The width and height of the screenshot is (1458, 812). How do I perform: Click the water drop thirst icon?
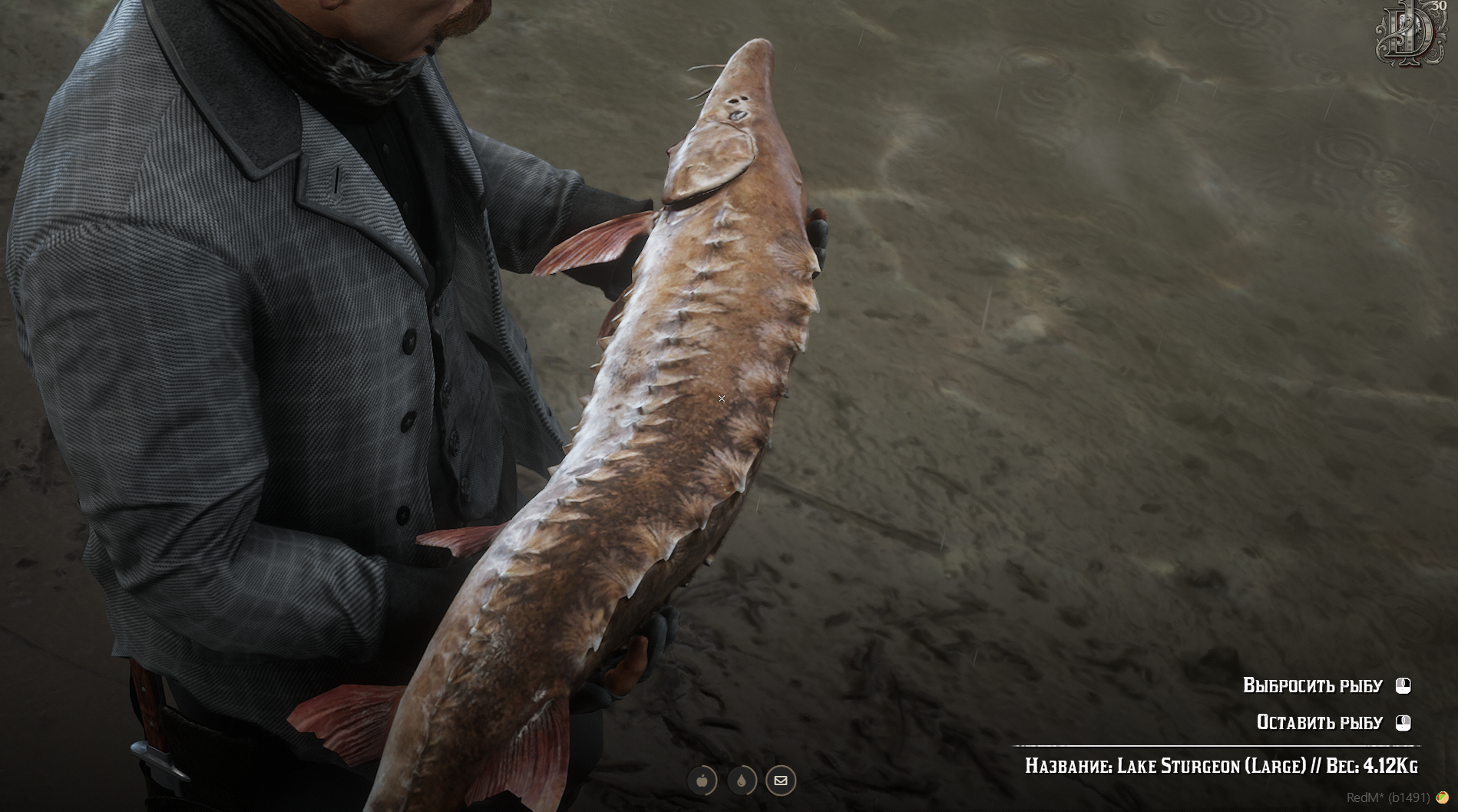coord(742,781)
